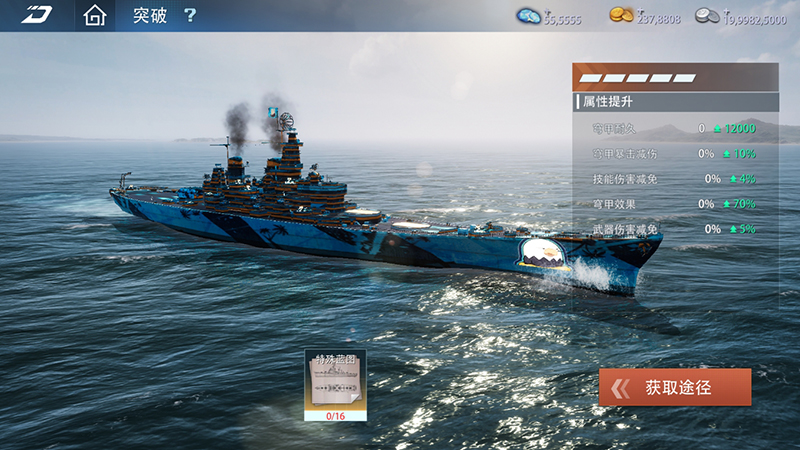The image size is (800, 450).
Task: Go back using the top-left arrow button
Action: point(36,16)
